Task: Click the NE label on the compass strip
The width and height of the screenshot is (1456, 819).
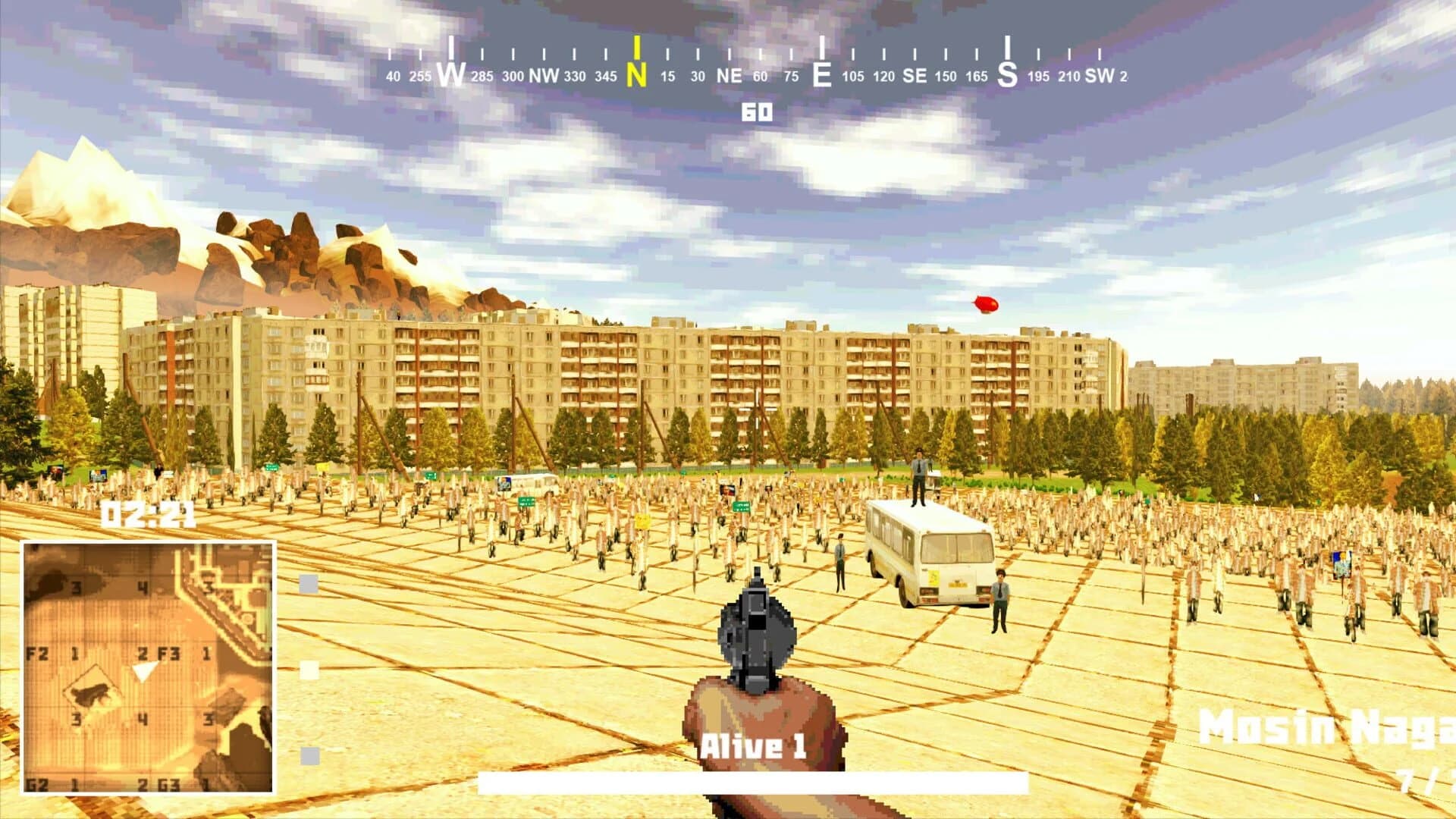Action: point(731,75)
